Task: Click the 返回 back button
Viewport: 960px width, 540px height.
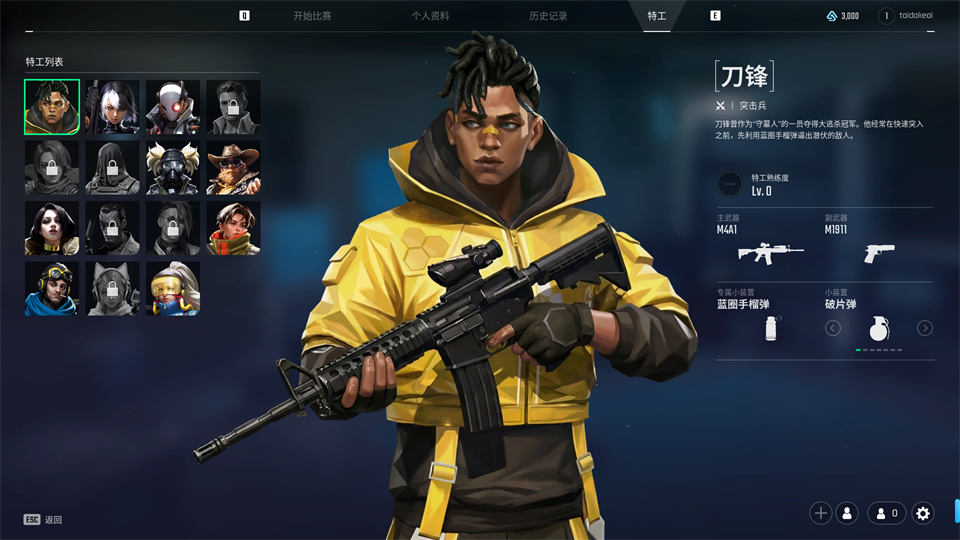Action: [x=43, y=520]
